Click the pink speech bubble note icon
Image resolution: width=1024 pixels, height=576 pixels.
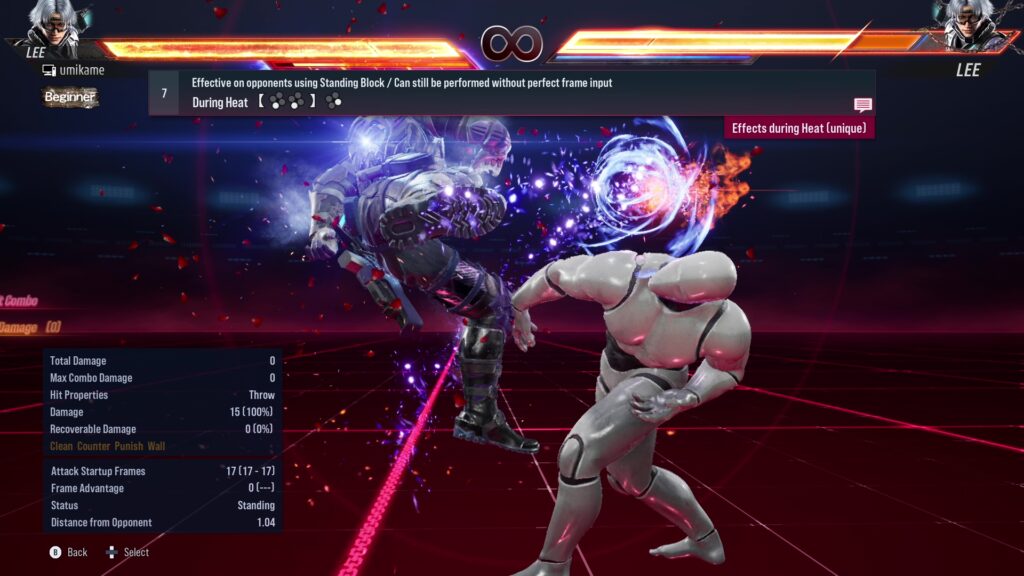[x=862, y=104]
